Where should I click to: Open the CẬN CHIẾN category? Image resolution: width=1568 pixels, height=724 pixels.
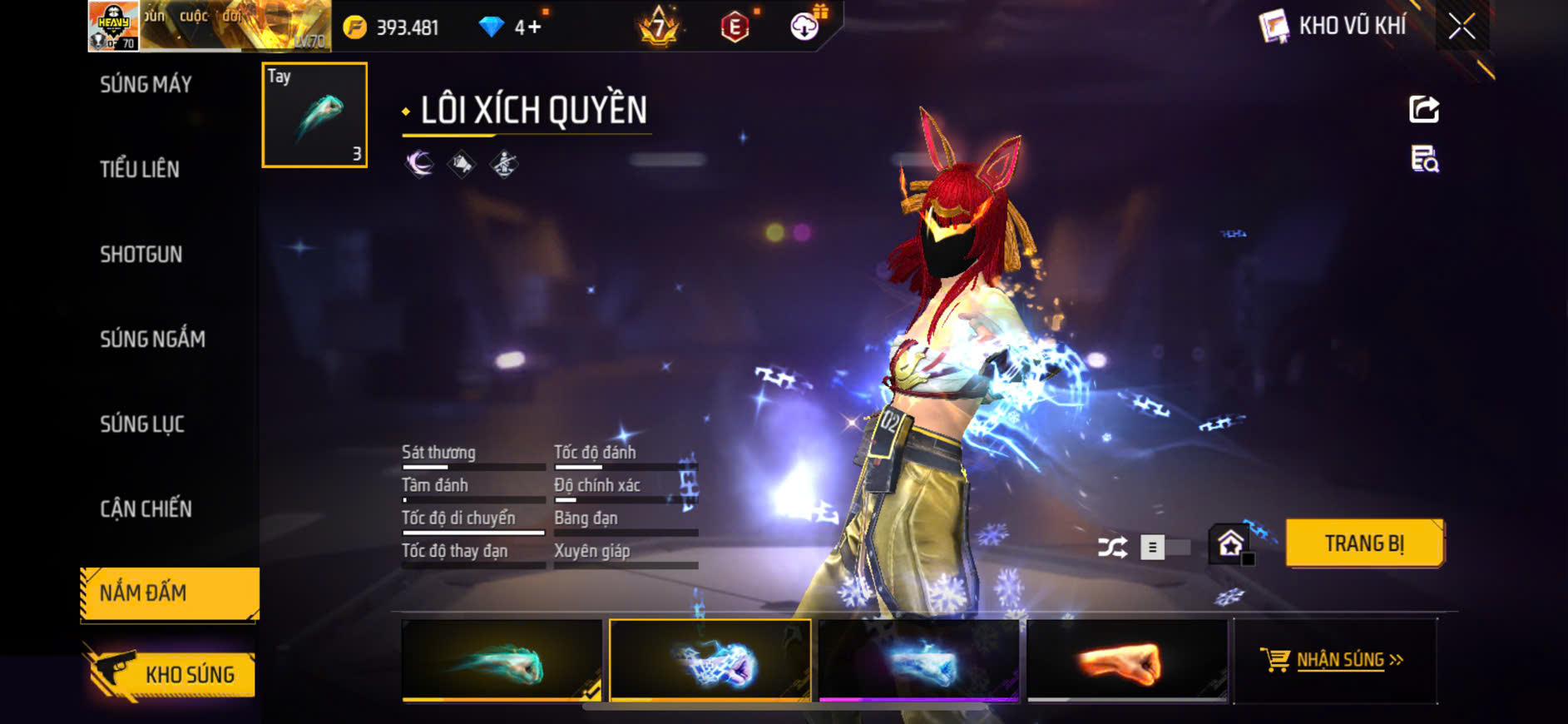click(x=146, y=508)
